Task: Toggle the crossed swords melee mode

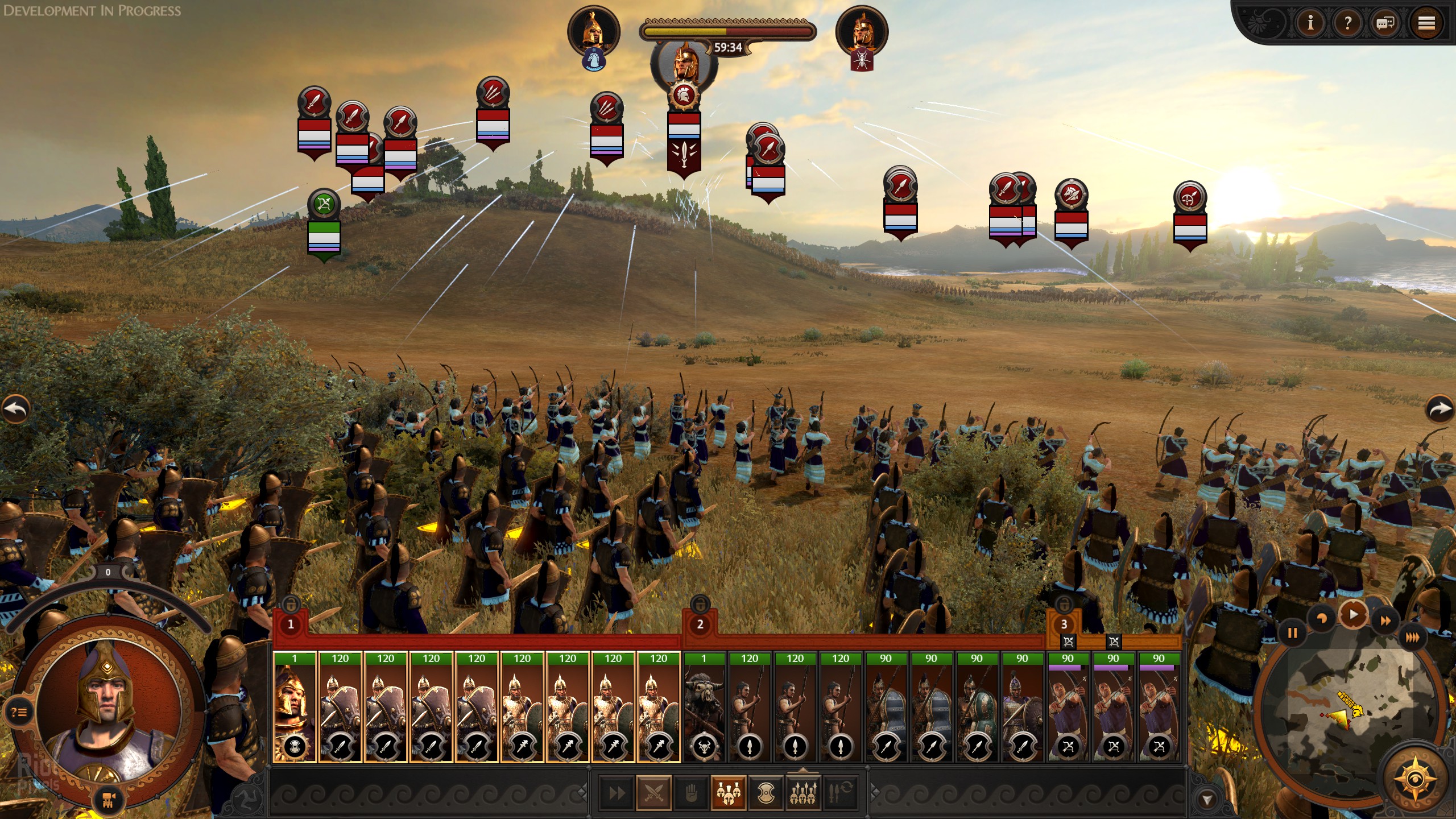Action: tap(654, 792)
